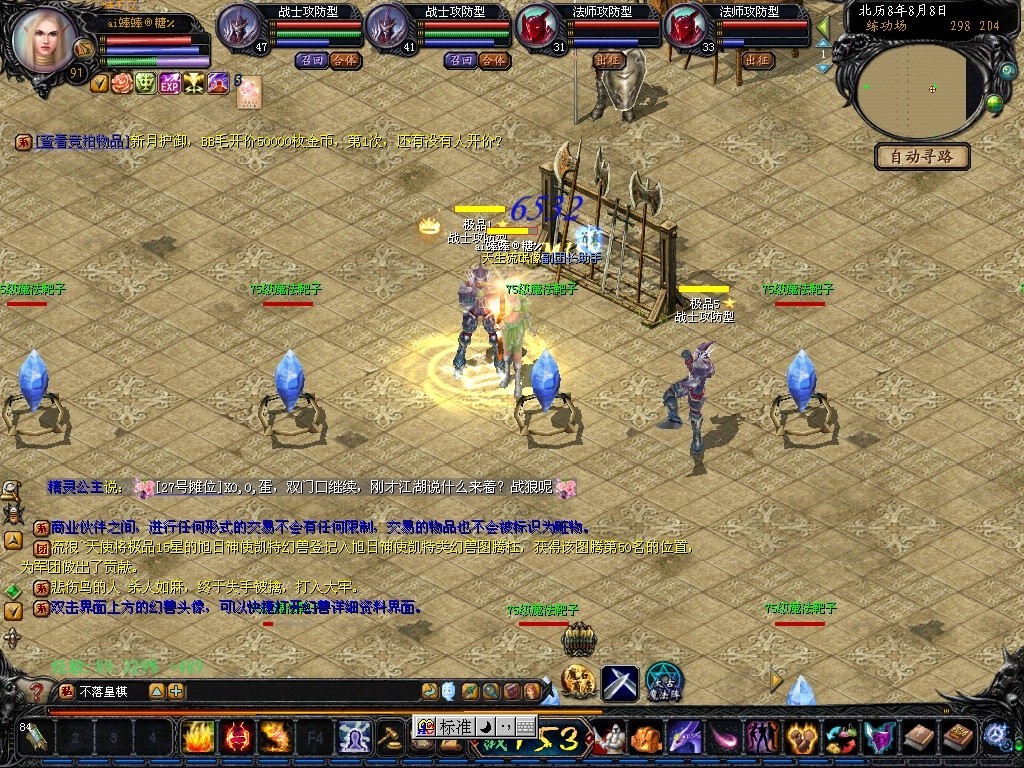Send out the level 33 mage pet with 出征
The image size is (1024, 768).
[x=757, y=60]
